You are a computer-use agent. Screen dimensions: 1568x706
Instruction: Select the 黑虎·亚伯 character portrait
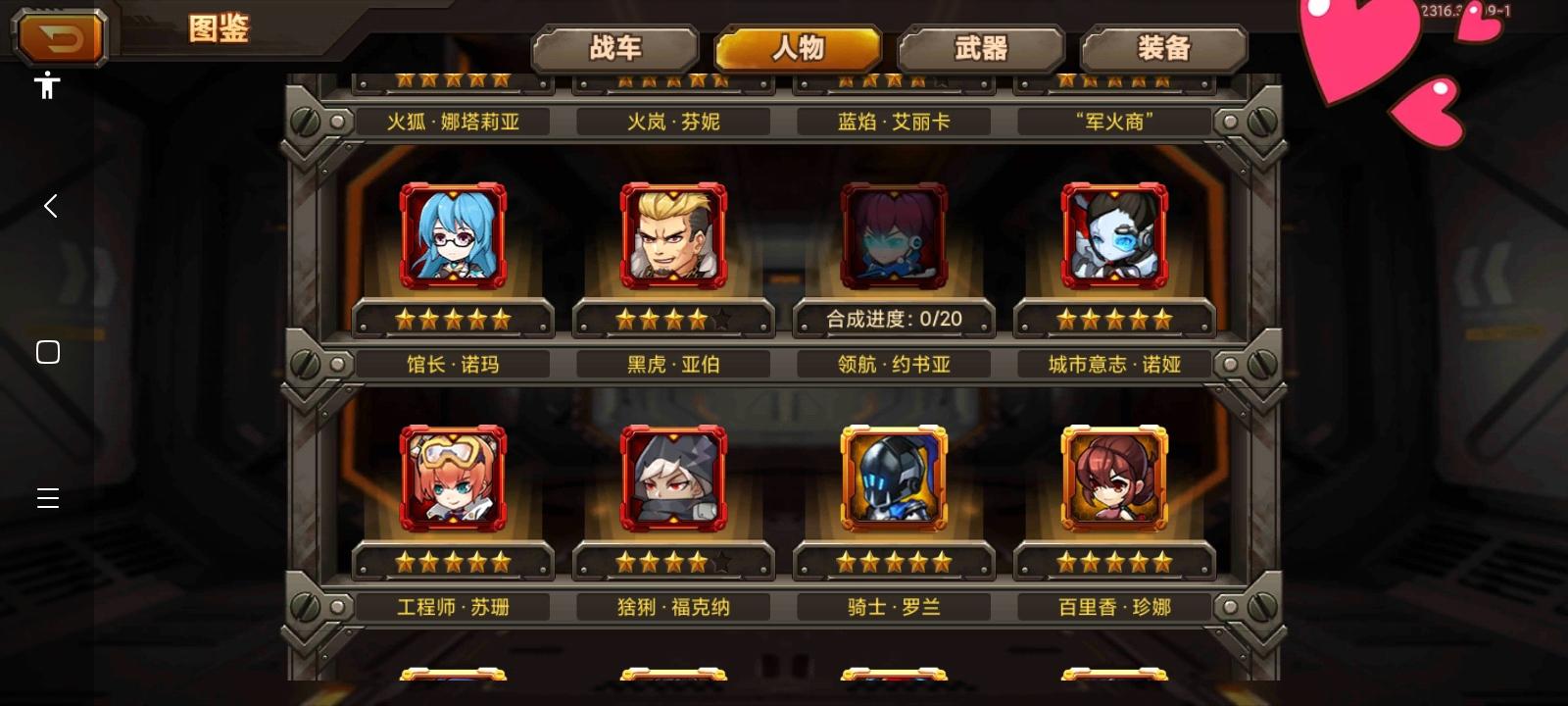pyautogui.click(x=673, y=235)
